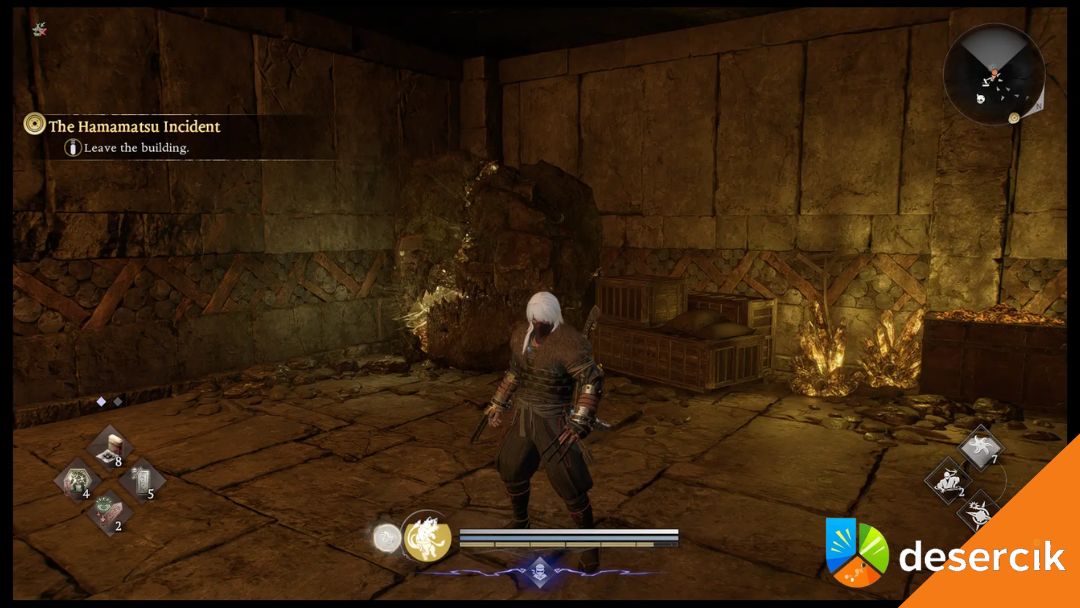Use the hexagonal charm item with count 4
This screenshot has height=608, width=1080.
(74, 480)
